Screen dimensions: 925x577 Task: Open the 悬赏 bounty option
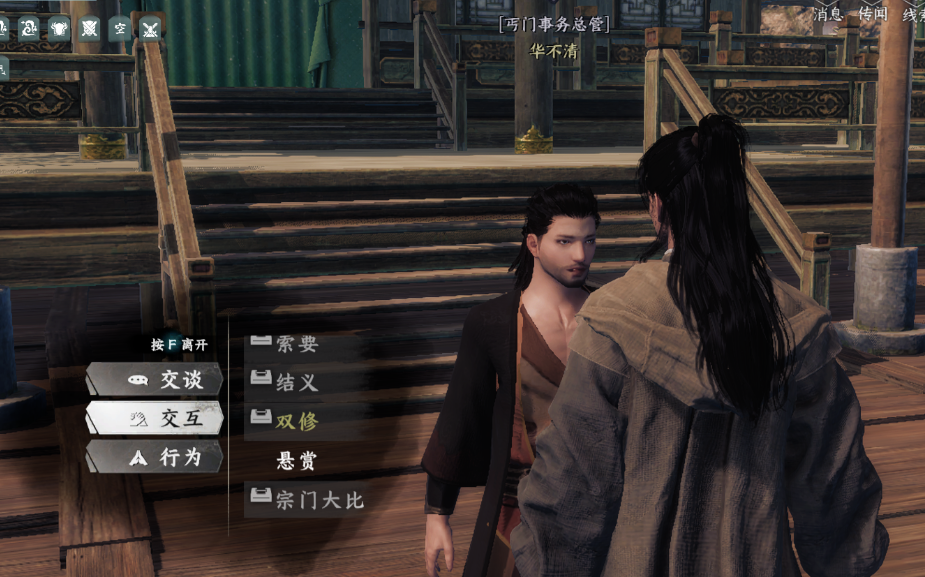pyautogui.click(x=297, y=461)
